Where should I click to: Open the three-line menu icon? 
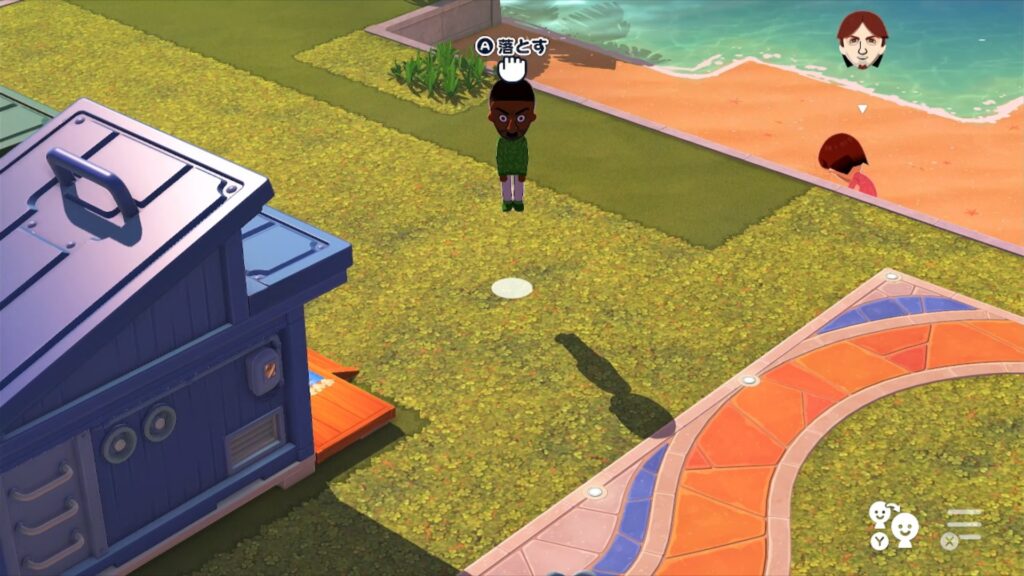(964, 525)
